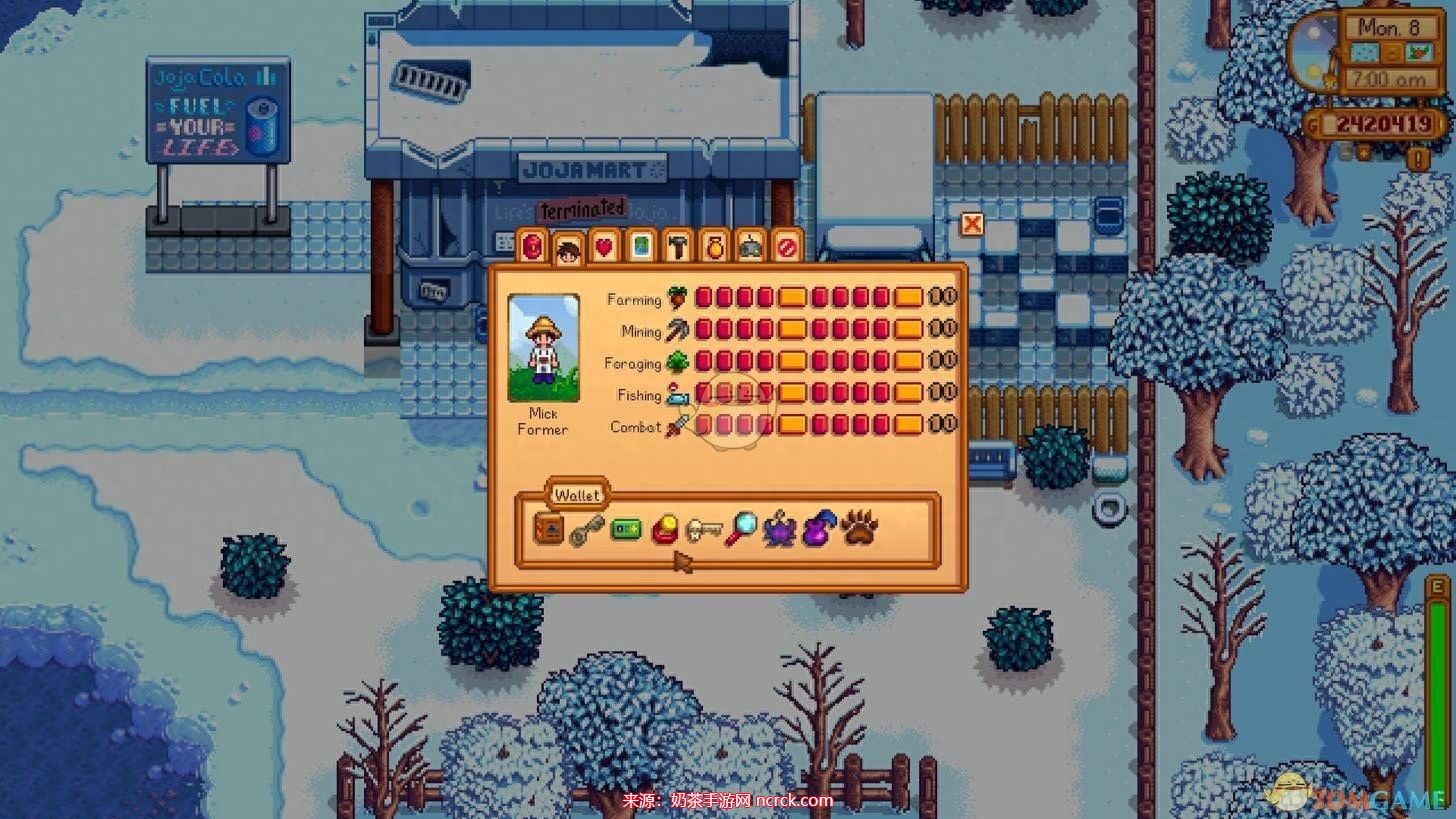Viewport: 1456px width, 819px height.
Task: Click the green Club Card
Action: [x=625, y=529]
